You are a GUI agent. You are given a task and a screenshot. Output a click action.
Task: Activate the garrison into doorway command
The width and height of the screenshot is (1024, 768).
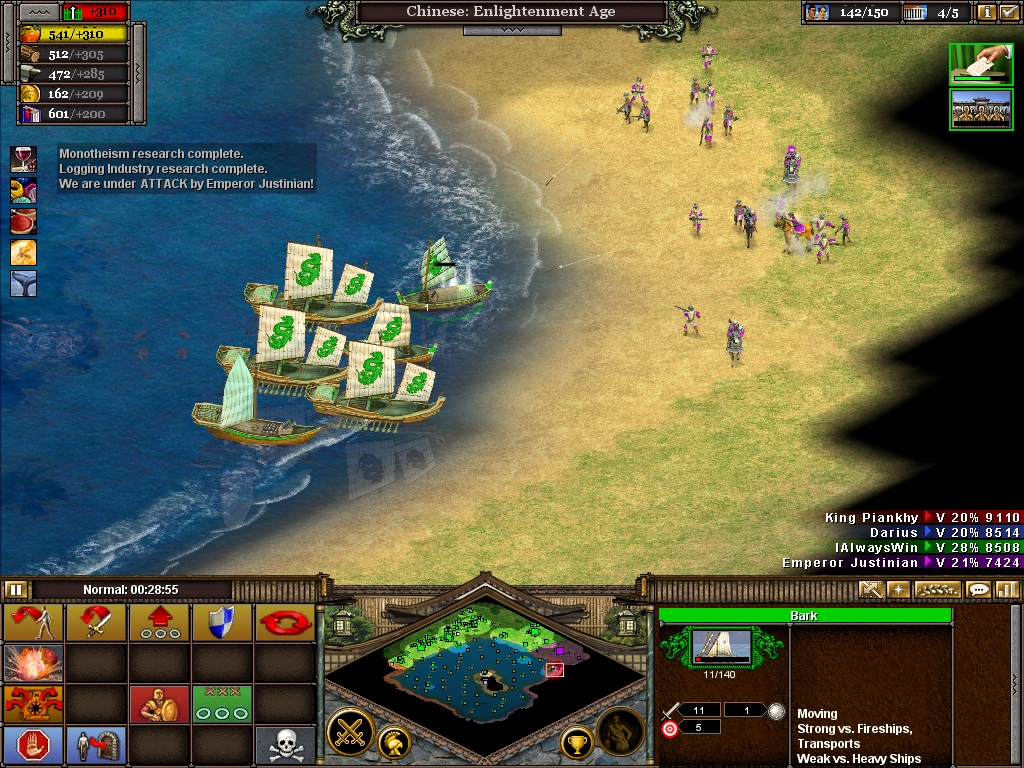coord(96,745)
